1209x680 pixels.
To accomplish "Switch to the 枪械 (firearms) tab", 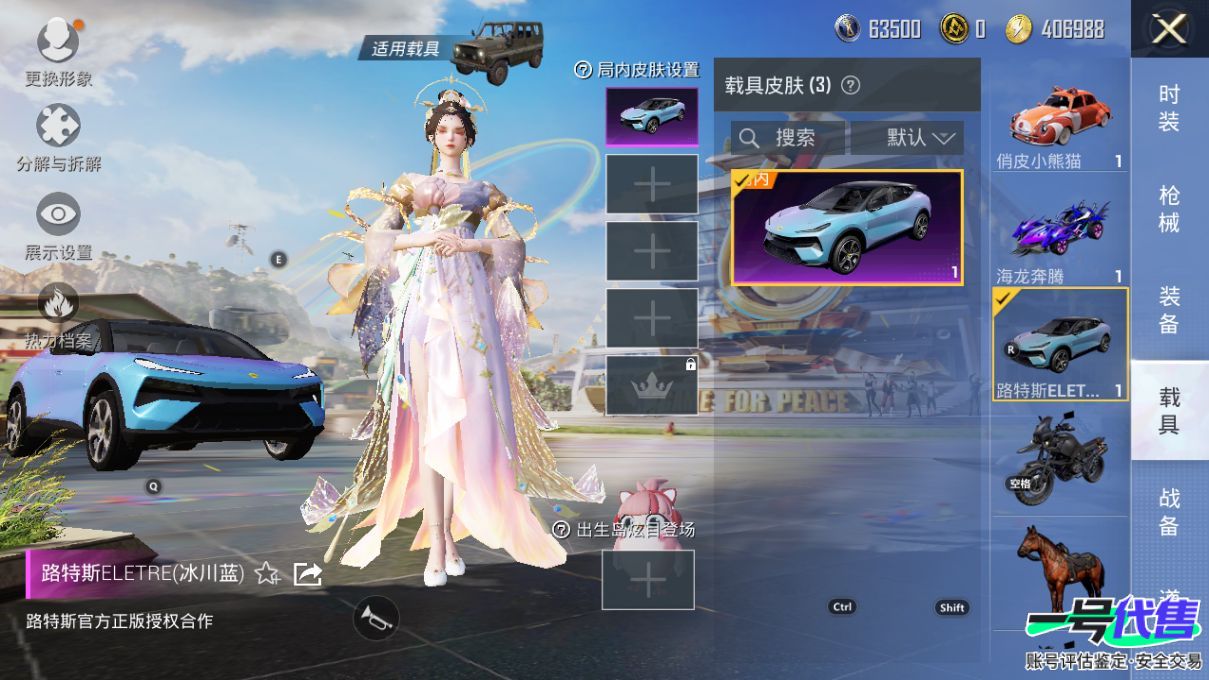I will point(1169,208).
